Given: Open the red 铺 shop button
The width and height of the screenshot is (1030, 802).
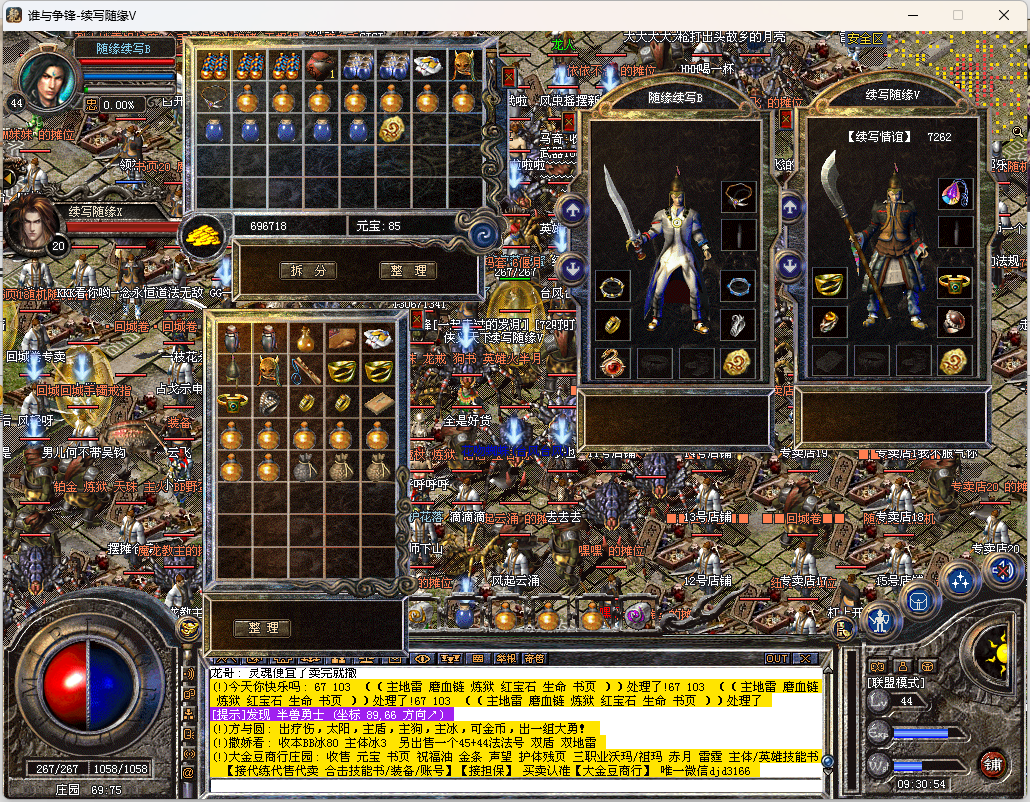Looking at the screenshot, I should tap(992, 765).
